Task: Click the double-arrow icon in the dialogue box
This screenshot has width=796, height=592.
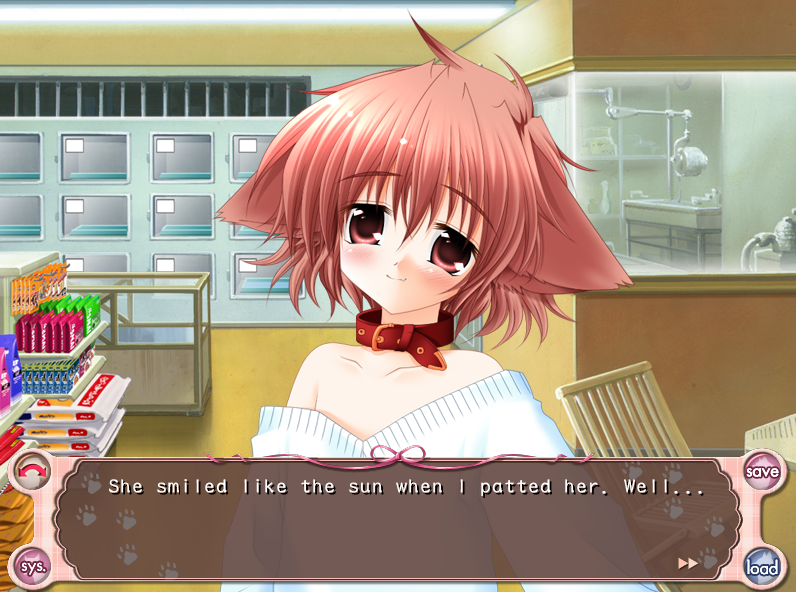Action: [688, 563]
